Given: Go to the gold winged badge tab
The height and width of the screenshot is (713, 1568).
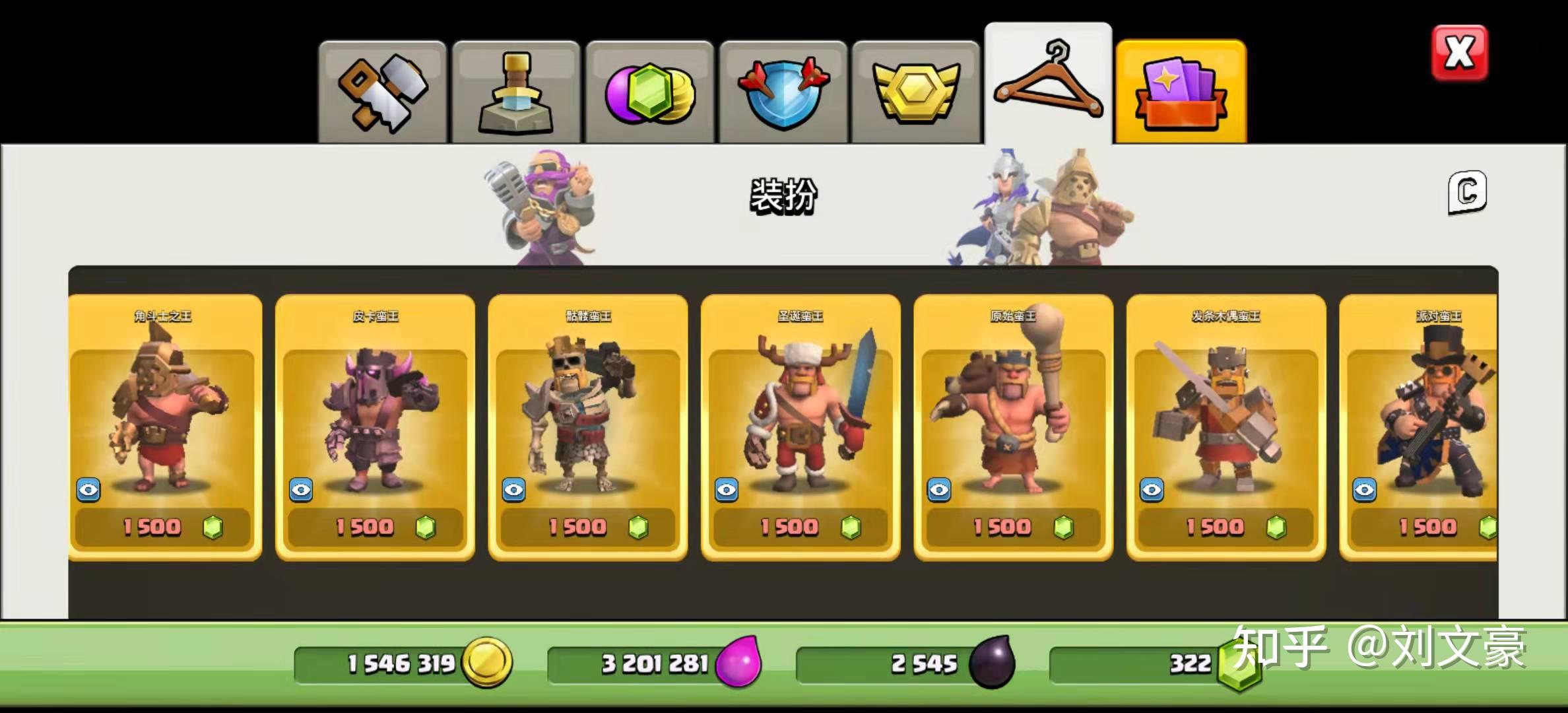Looking at the screenshot, I should pos(915,92).
